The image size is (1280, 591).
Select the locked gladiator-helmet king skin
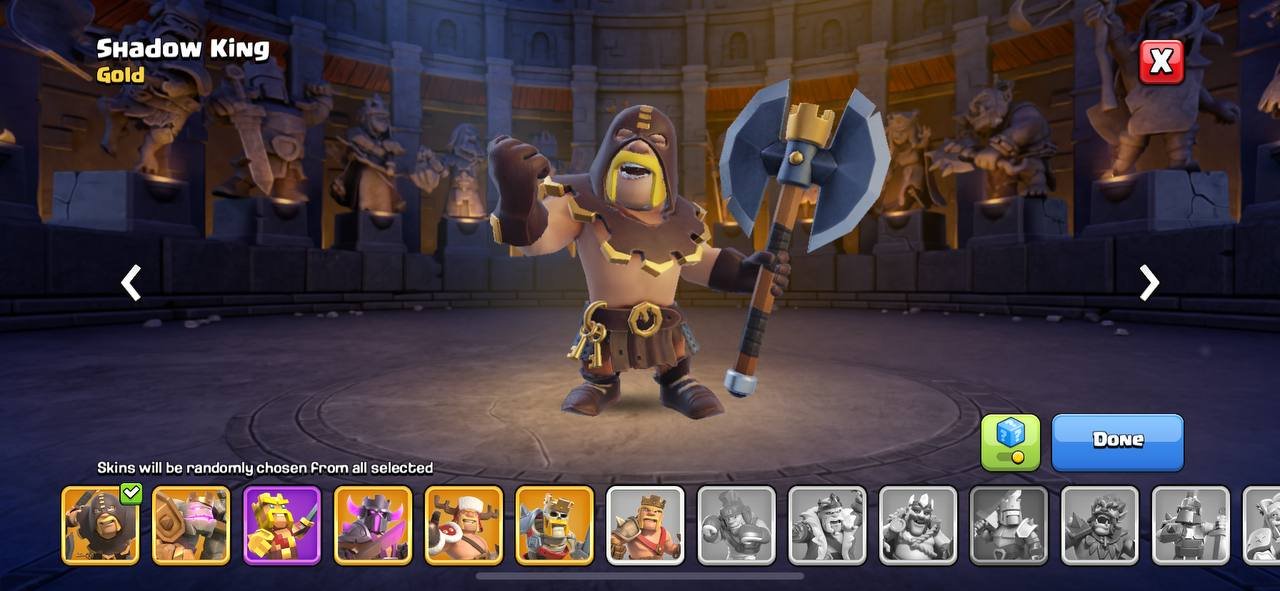pos(736,525)
